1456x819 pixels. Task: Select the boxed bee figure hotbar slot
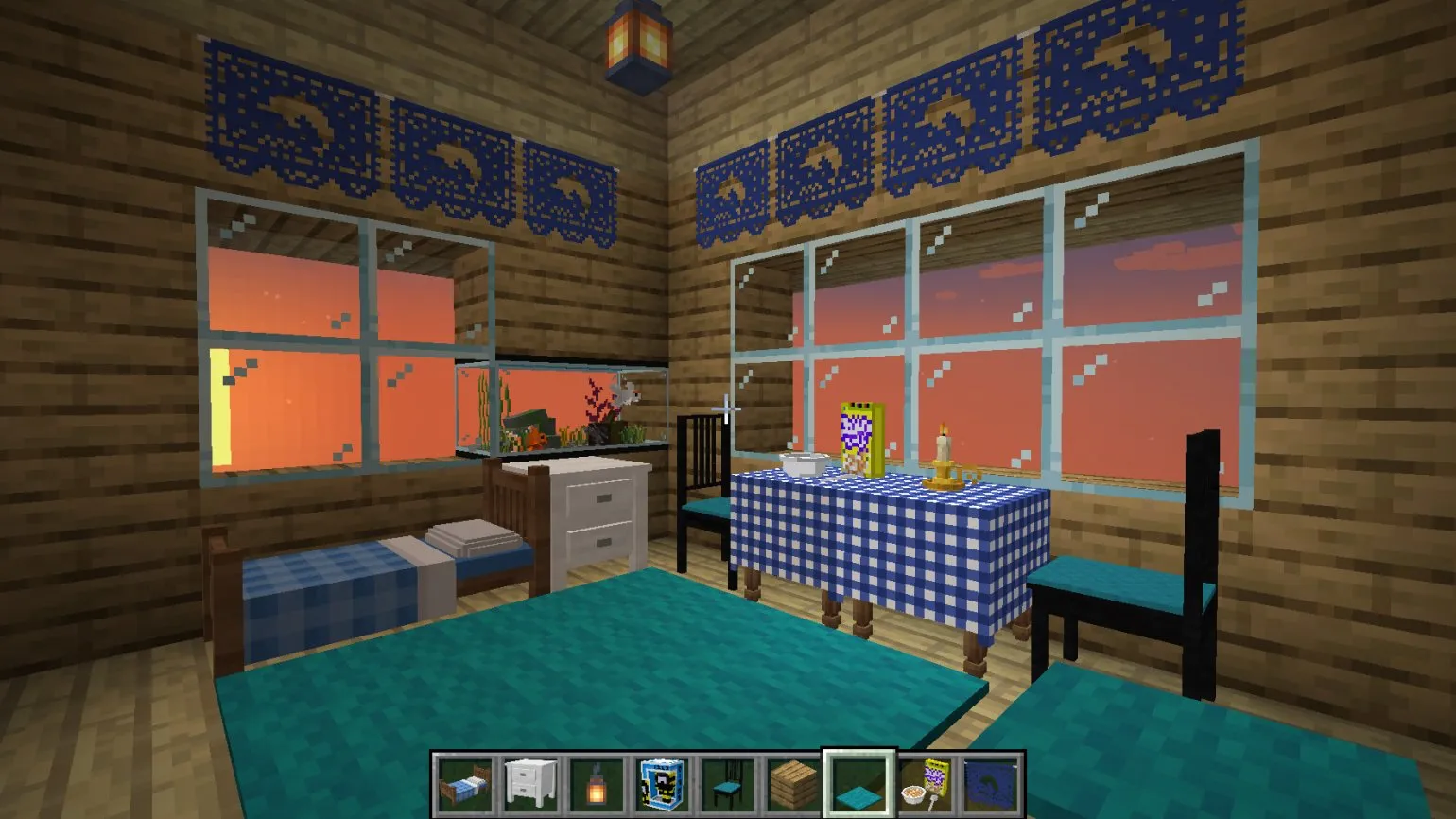point(661,783)
